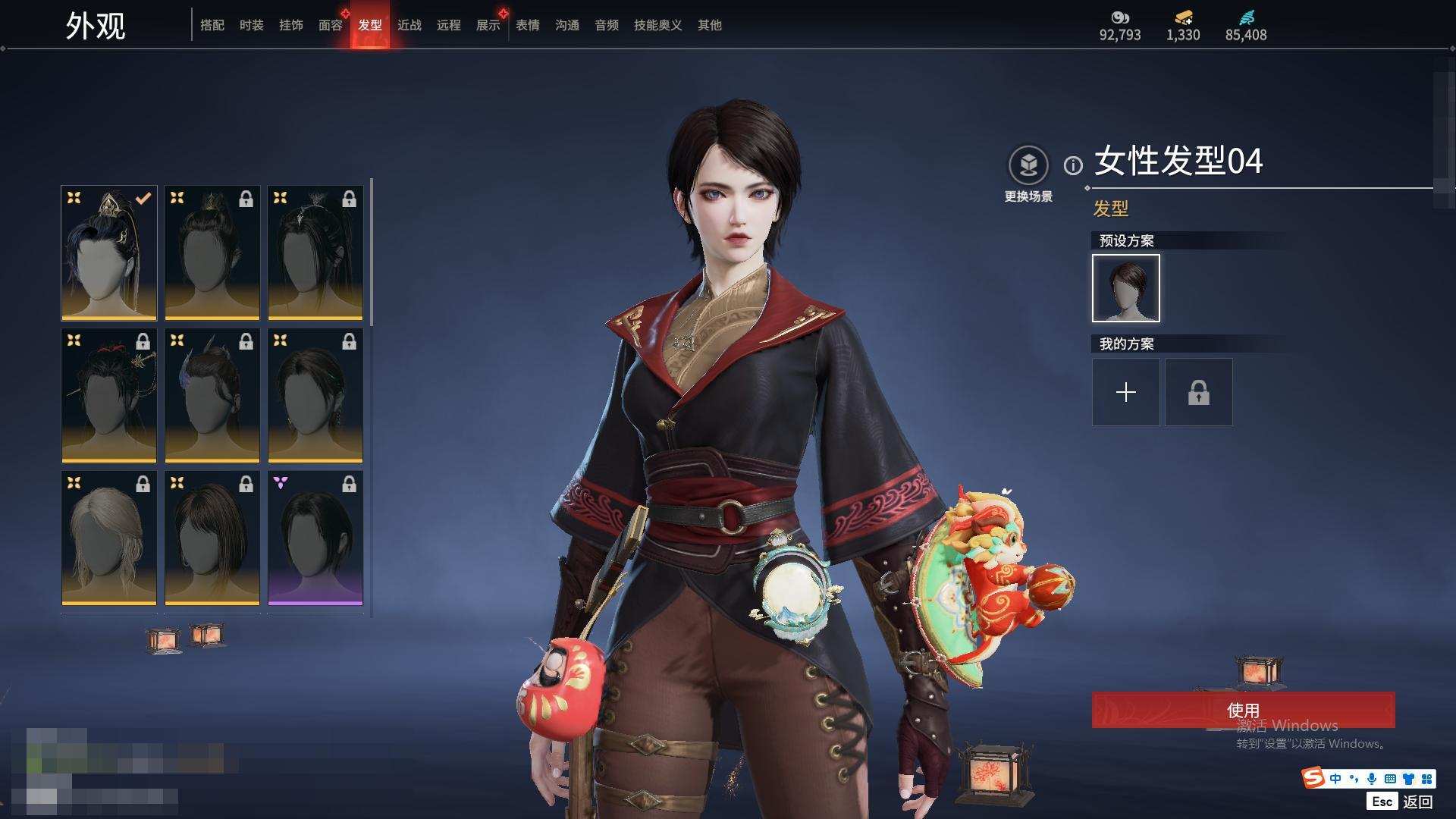1456x819 pixels.
Task: Open the 时装 tab
Action: (x=251, y=25)
